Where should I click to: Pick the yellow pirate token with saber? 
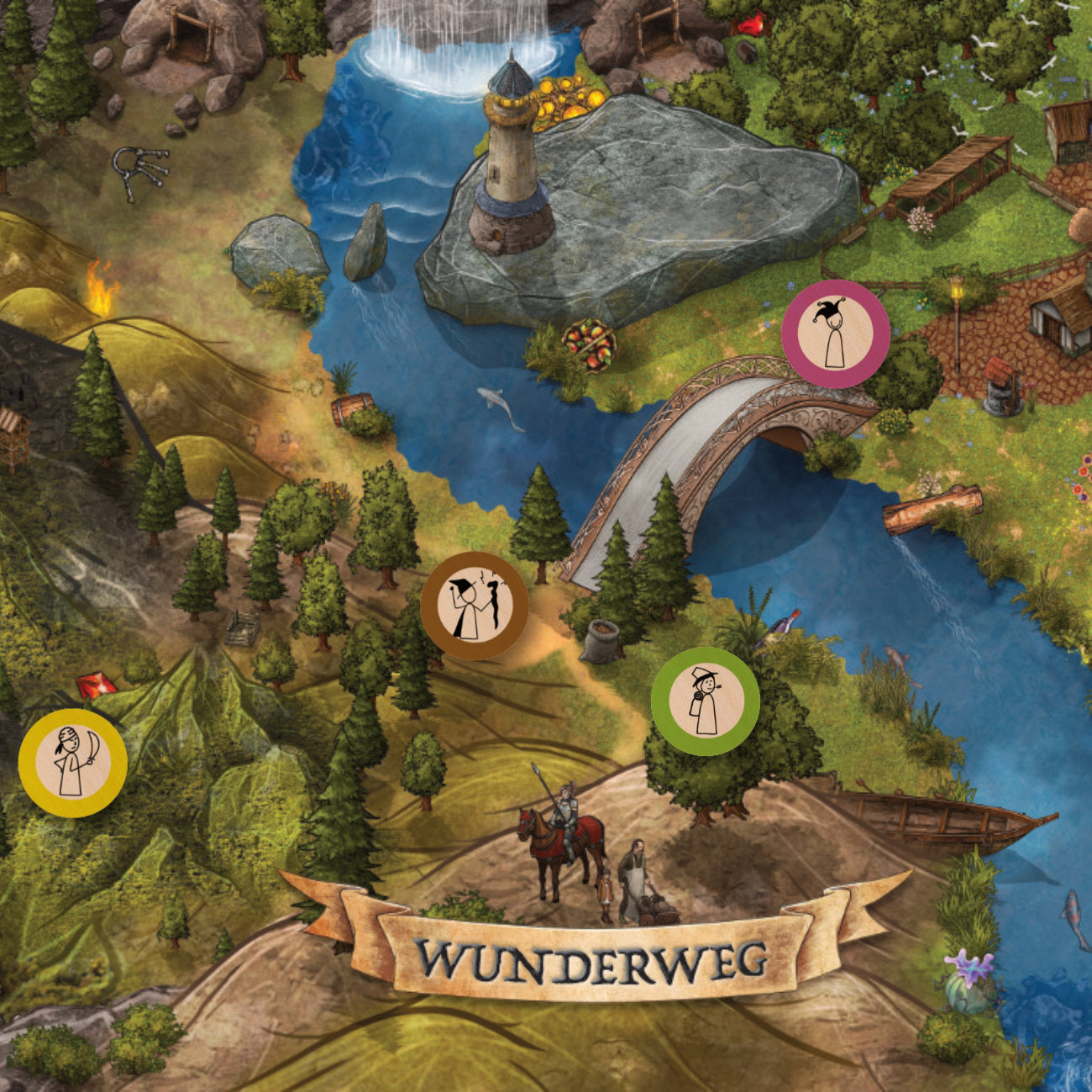[x=73, y=763]
